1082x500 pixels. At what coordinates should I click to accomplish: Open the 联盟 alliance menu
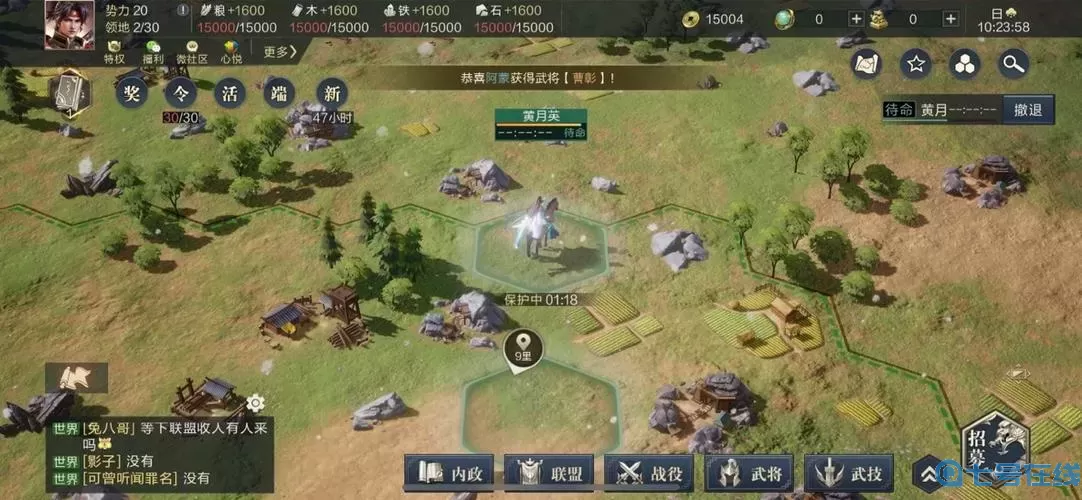pyautogui.click(x=551, y=473)
